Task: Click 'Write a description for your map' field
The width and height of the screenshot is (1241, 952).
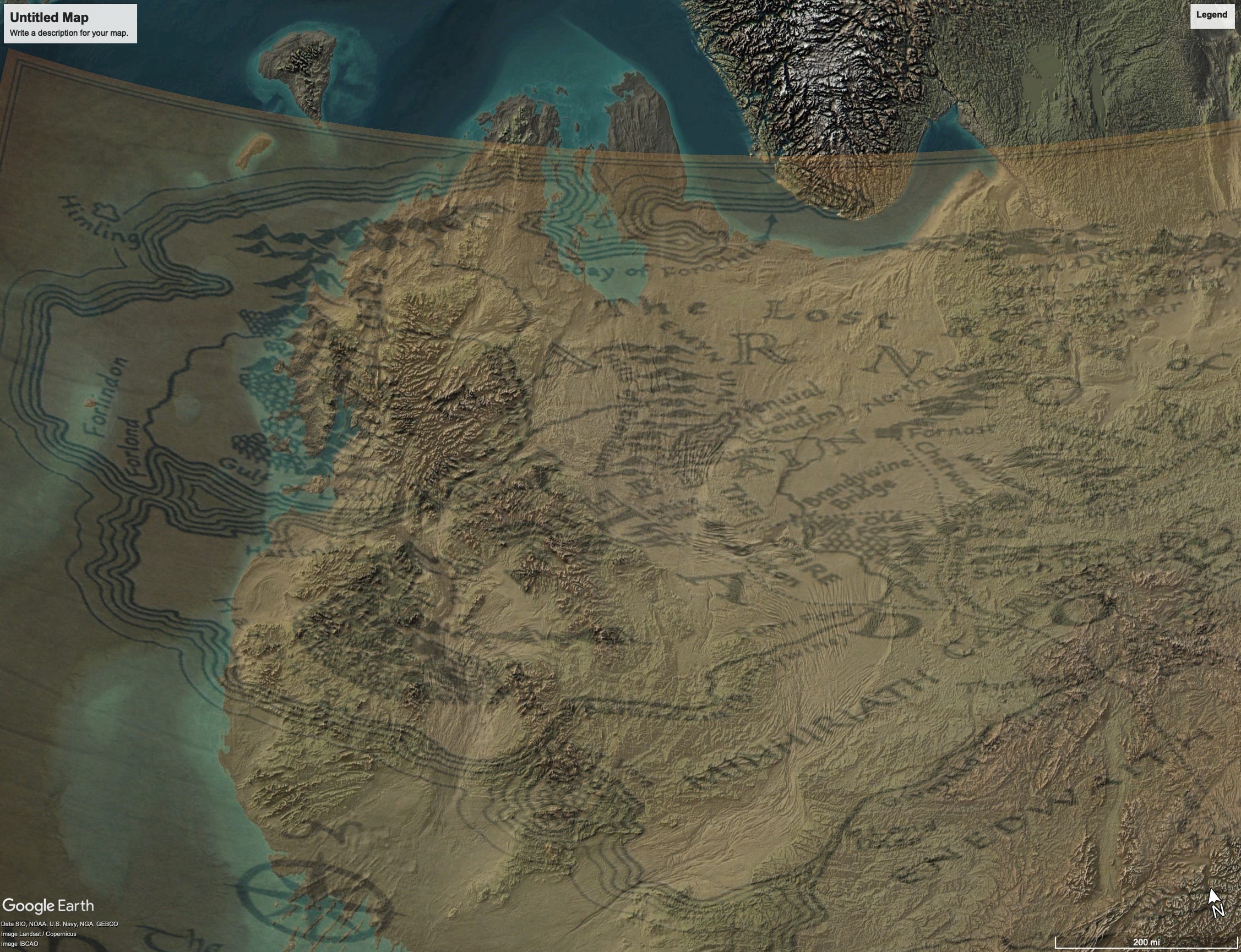Action: point(69,34)
